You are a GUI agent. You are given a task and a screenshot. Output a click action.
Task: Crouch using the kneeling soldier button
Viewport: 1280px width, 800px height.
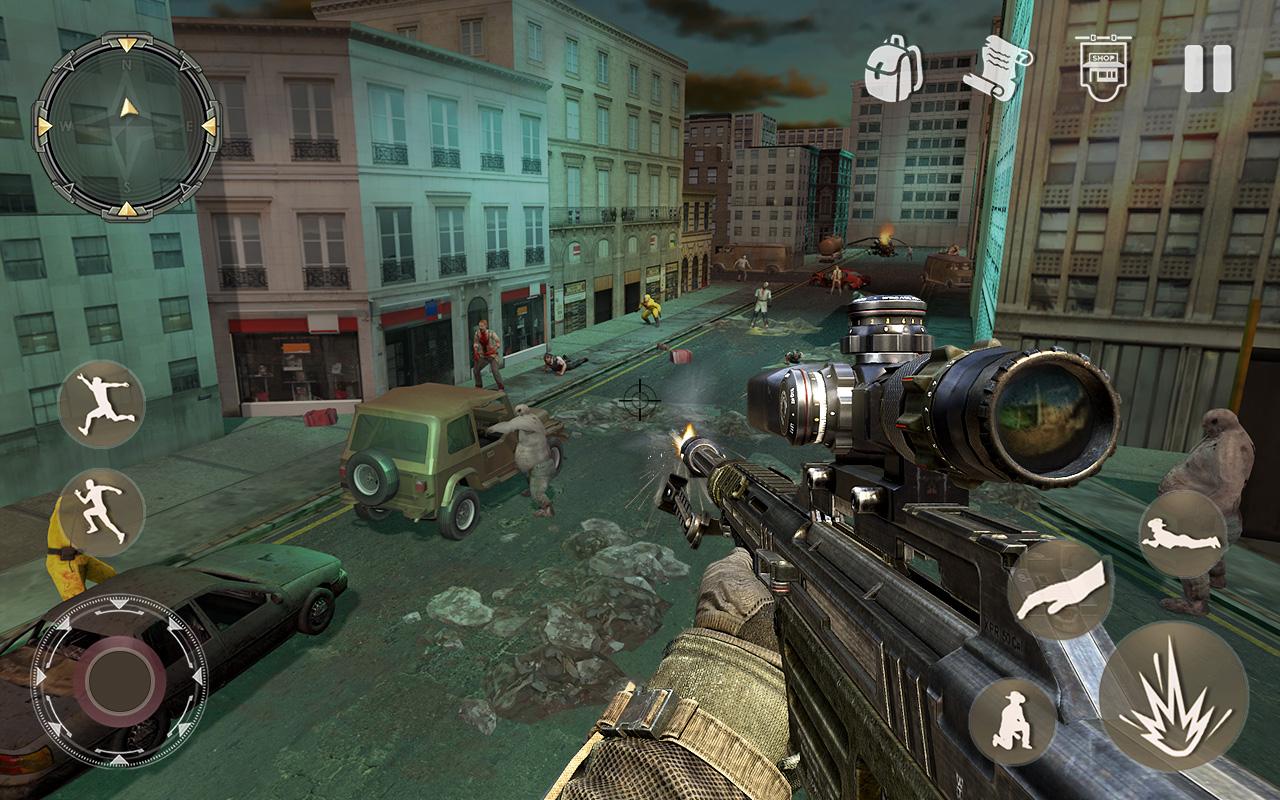coord(1012,721)
